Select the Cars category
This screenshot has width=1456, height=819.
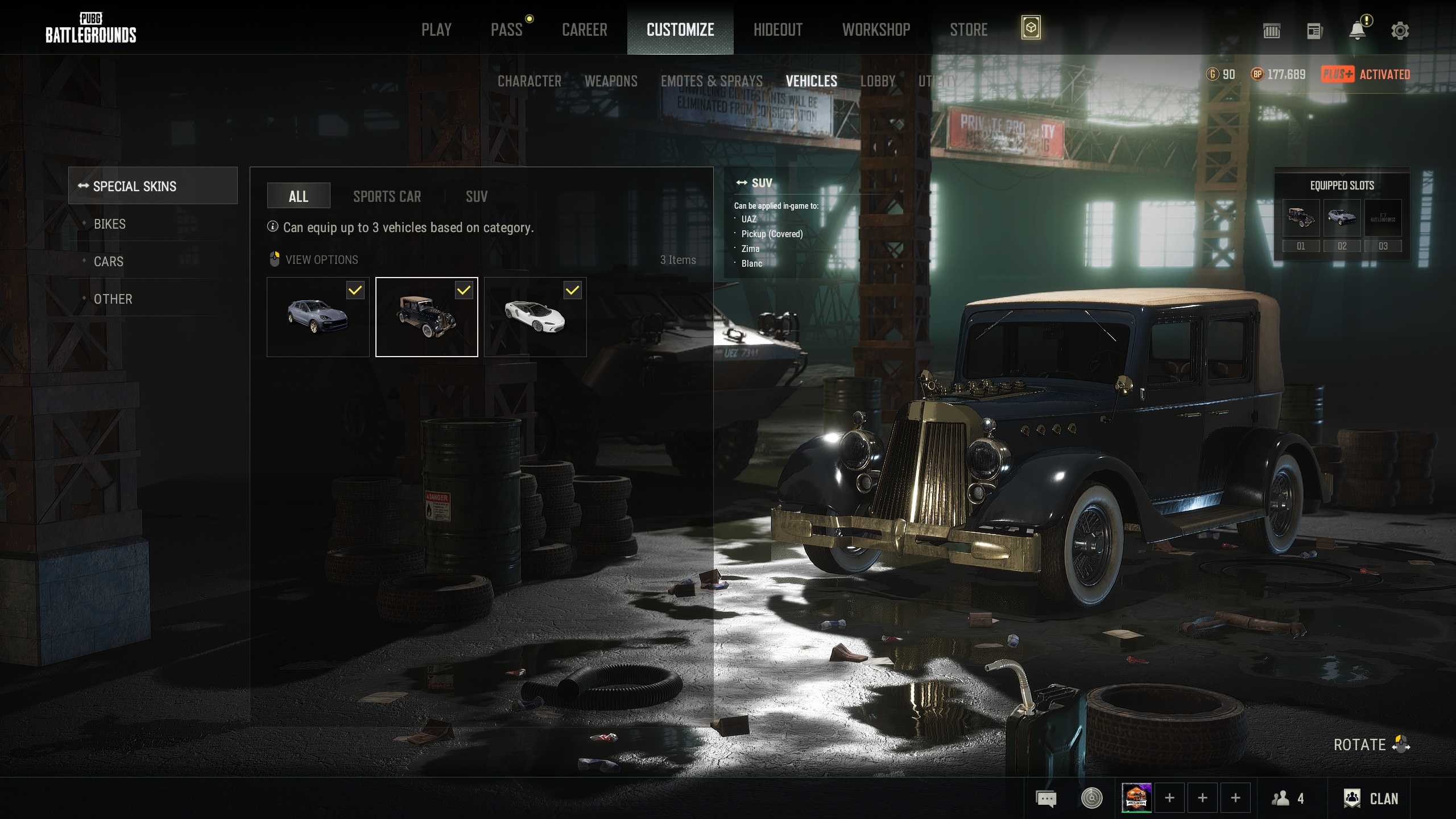pos(109,262)
